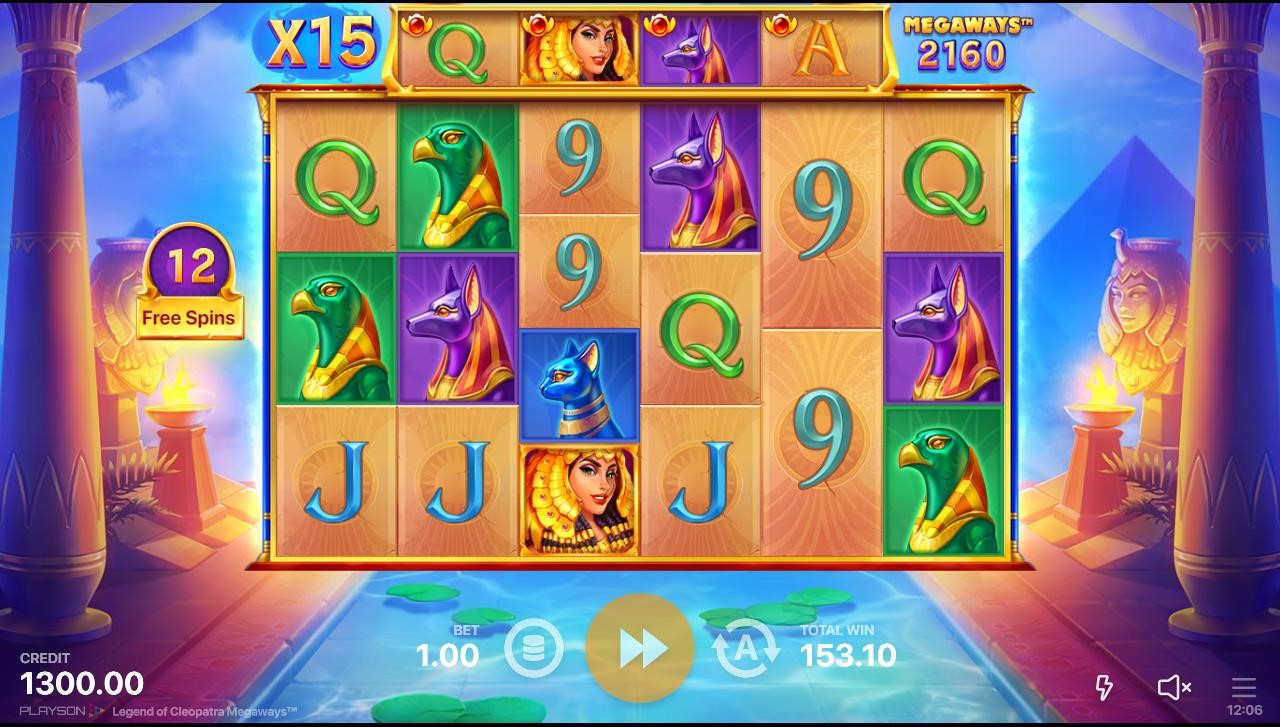Open the bet amount coin selector
1280x727 pixels.
coord(534,649)
